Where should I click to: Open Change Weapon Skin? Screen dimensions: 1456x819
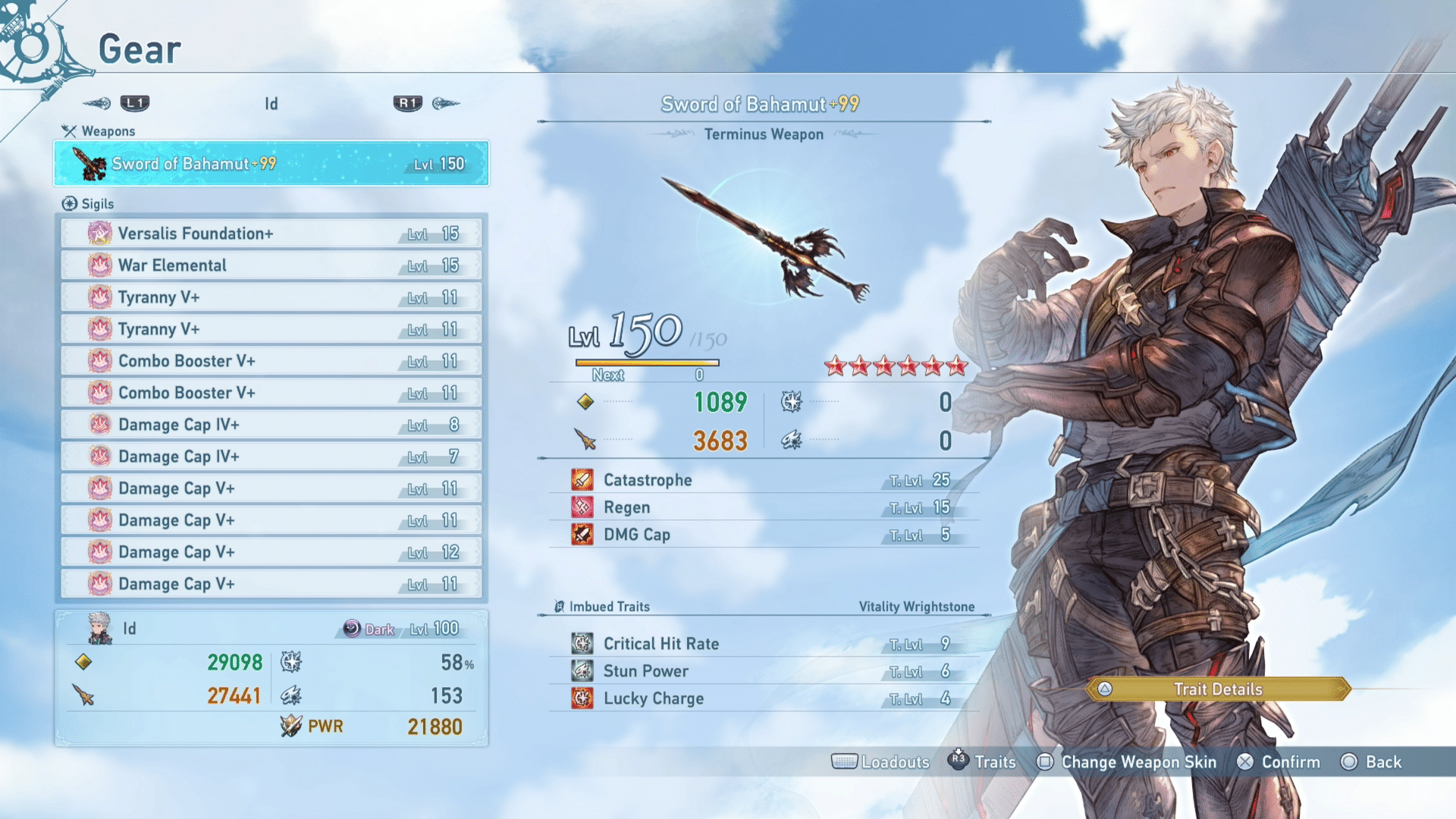pyautogui.click(x=1127, y=762)
